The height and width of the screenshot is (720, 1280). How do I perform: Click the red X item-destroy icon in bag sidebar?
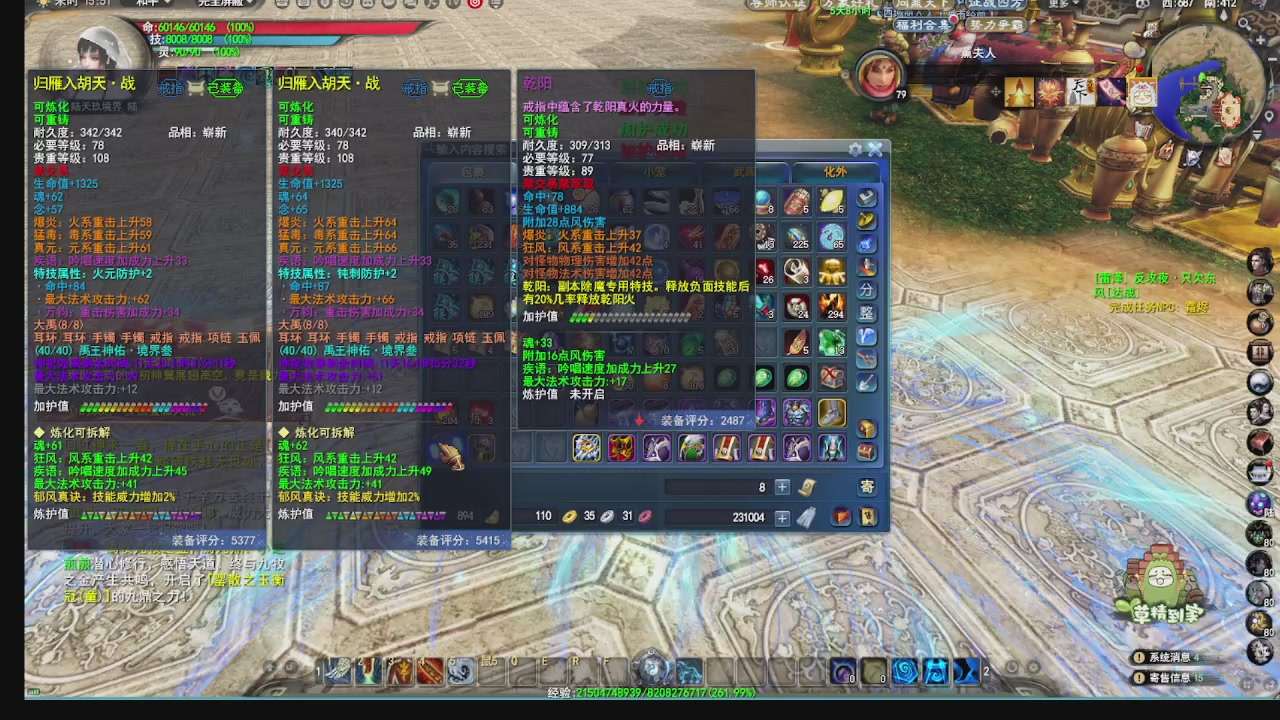829,372
